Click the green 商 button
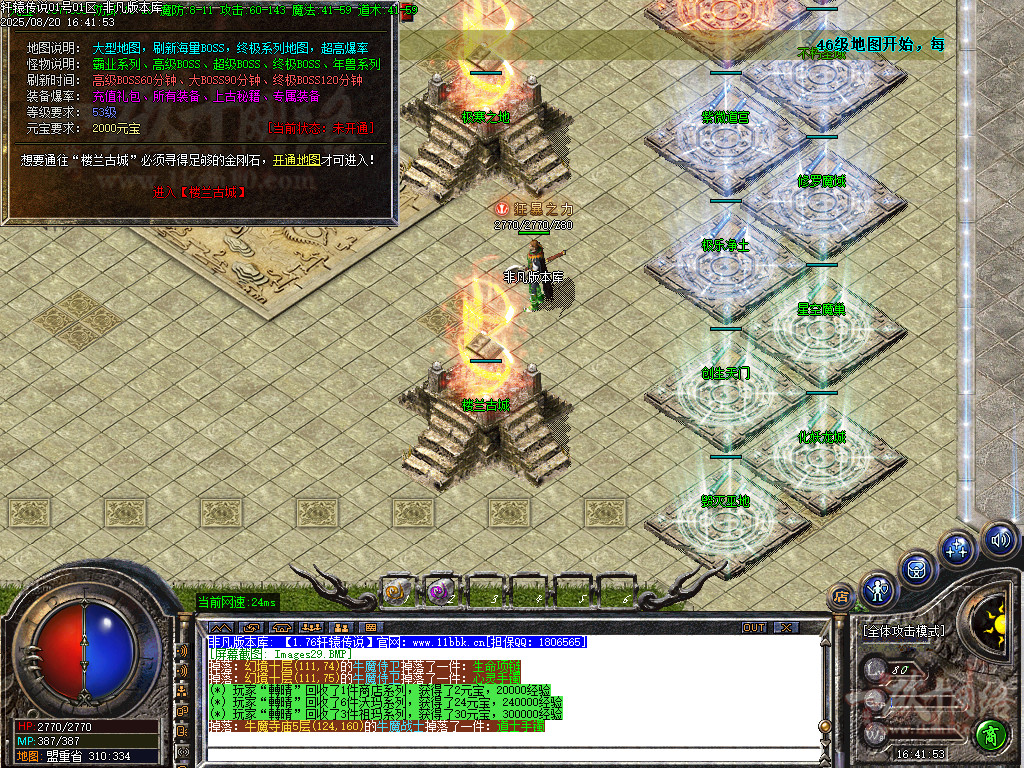The height and width of the screenshot is (768, 1024). pos(990,734)
